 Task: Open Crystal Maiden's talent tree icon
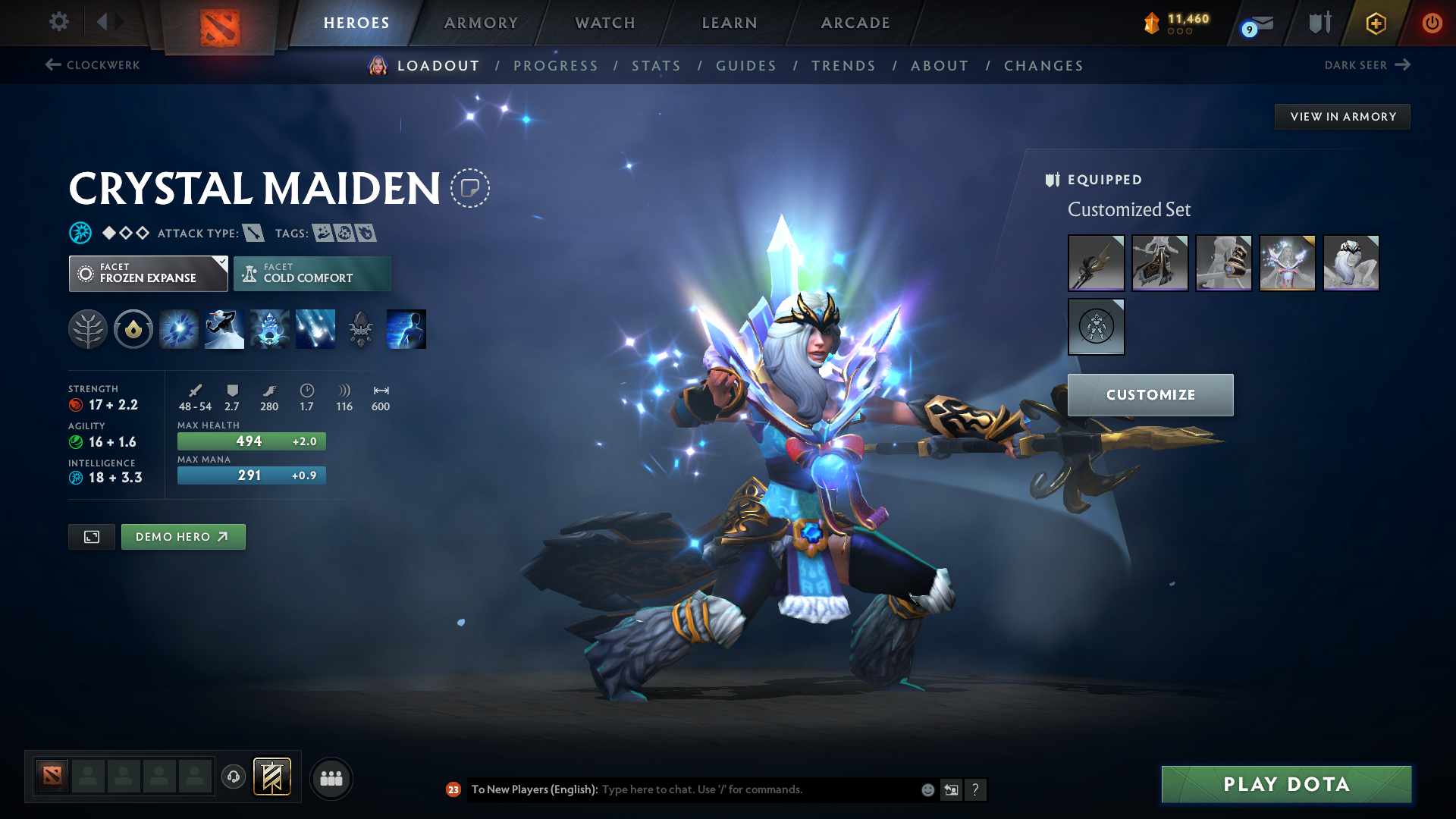pyautogui.click(x=87, y=328)
